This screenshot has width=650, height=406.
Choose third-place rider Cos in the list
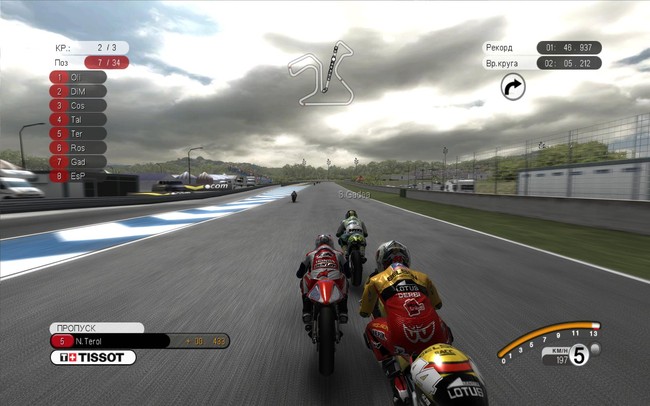coord(78,105)
